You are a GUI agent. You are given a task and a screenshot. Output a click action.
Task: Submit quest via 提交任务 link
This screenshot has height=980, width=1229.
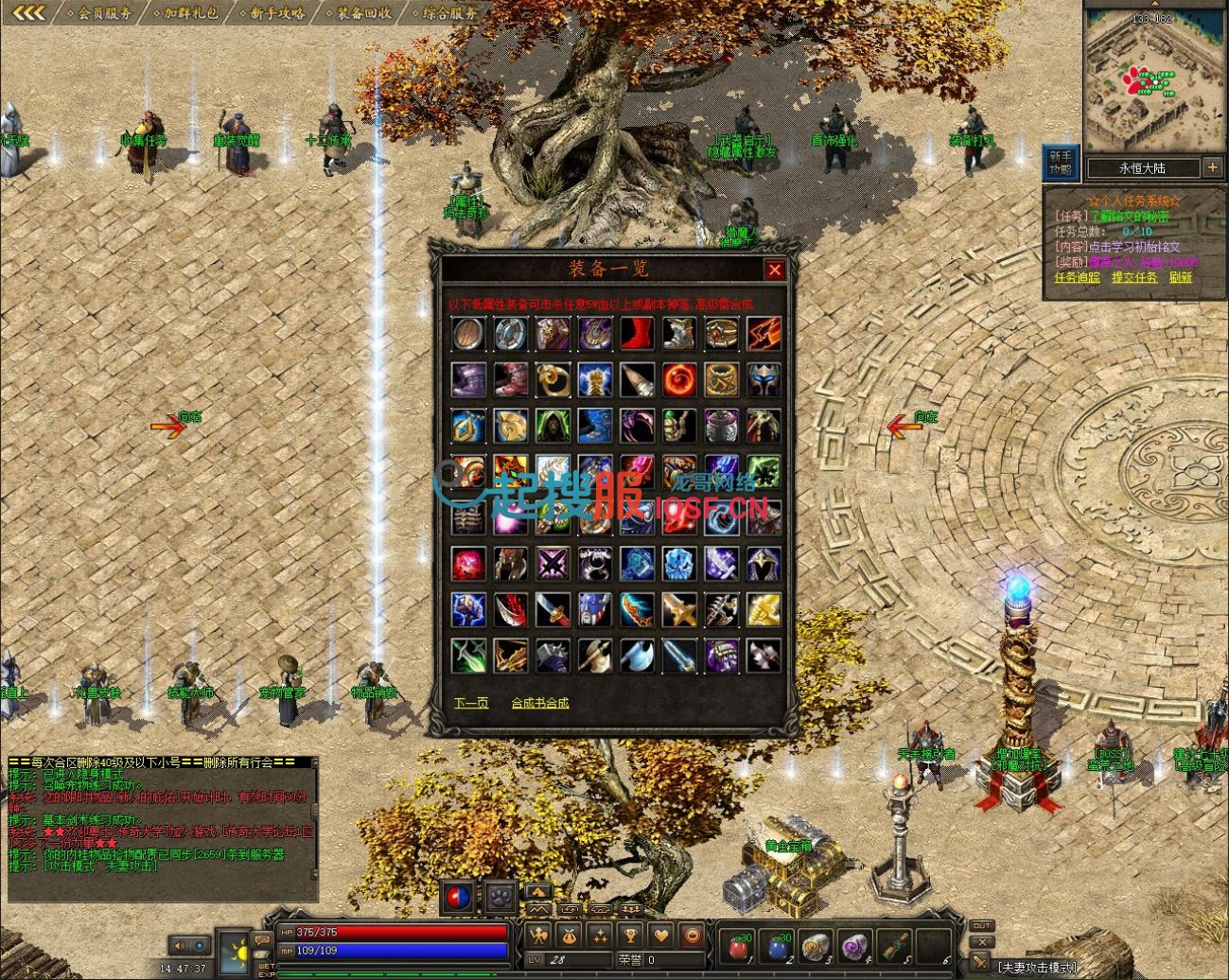[1133, 278]
